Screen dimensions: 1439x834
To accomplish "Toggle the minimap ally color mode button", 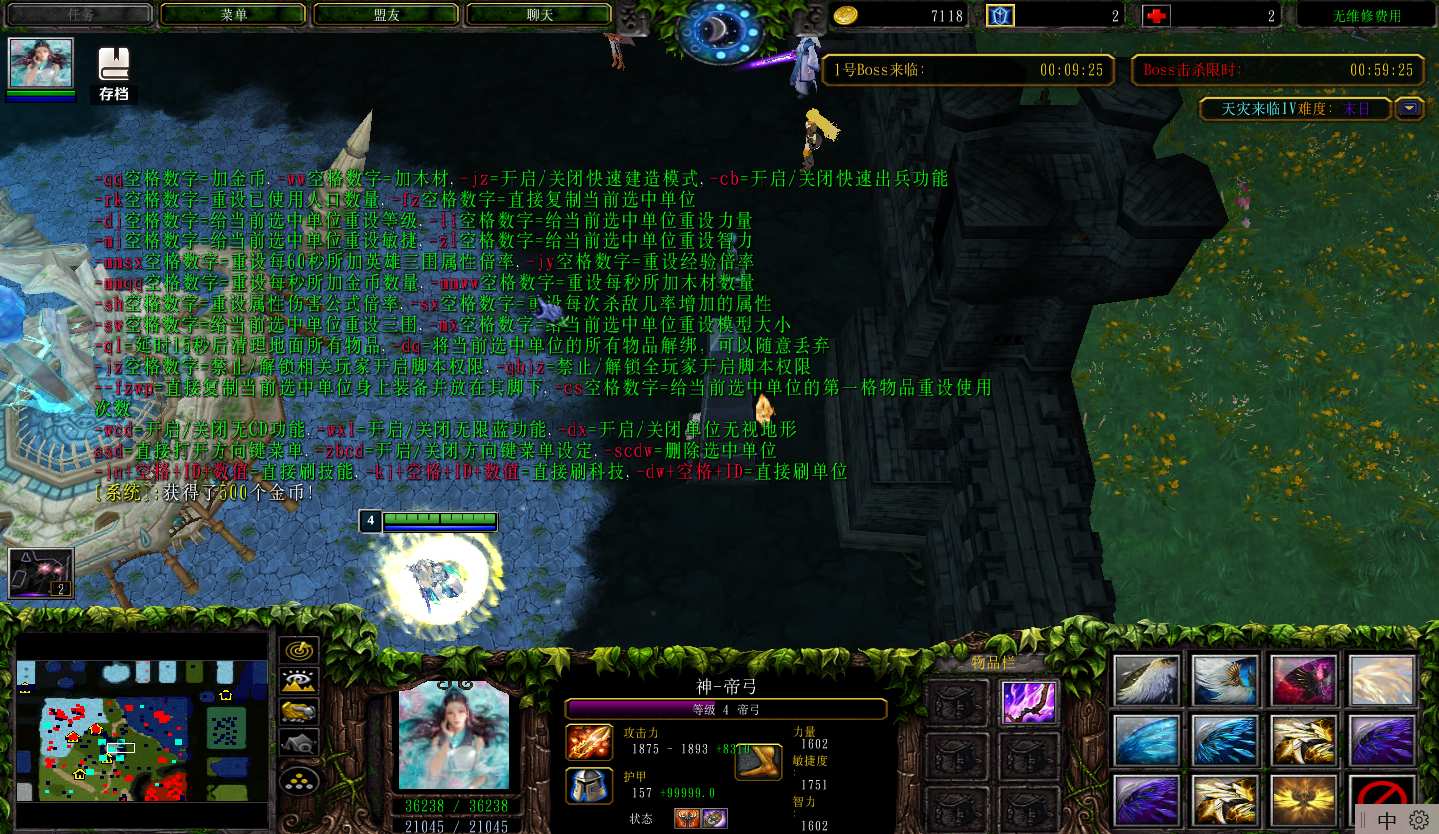I will (x=299, y=711).
